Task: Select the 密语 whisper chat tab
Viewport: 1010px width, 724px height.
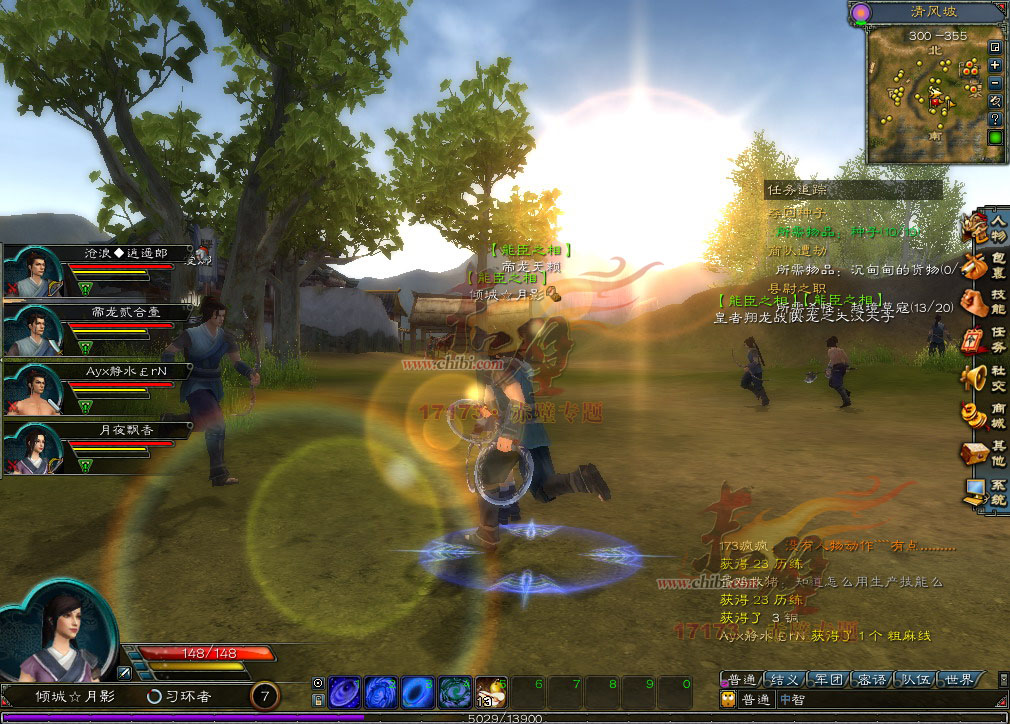Action: pyautogui.click(x=873, y=680)
